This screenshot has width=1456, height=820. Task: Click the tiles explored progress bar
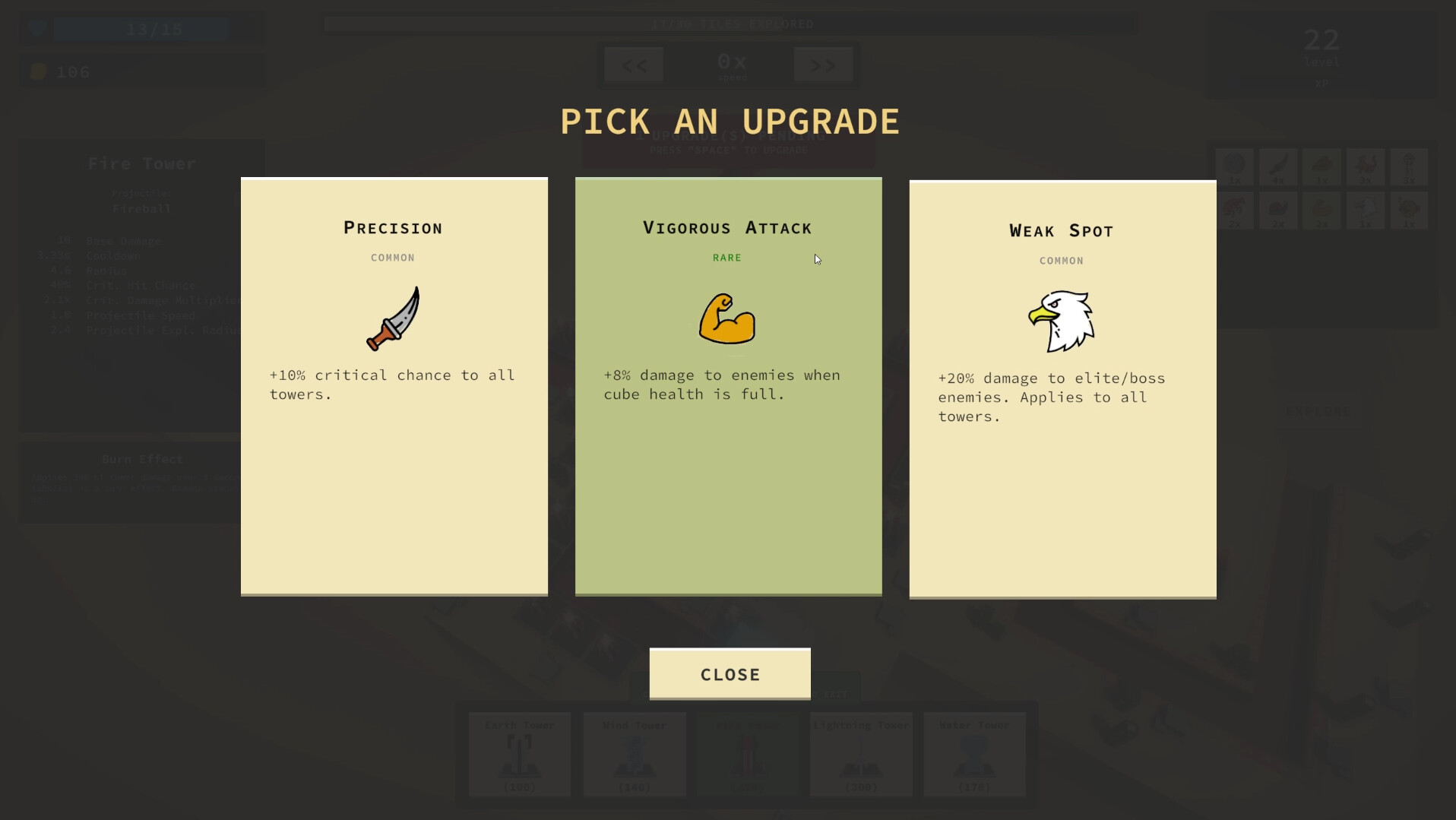[x=730, y=24]
